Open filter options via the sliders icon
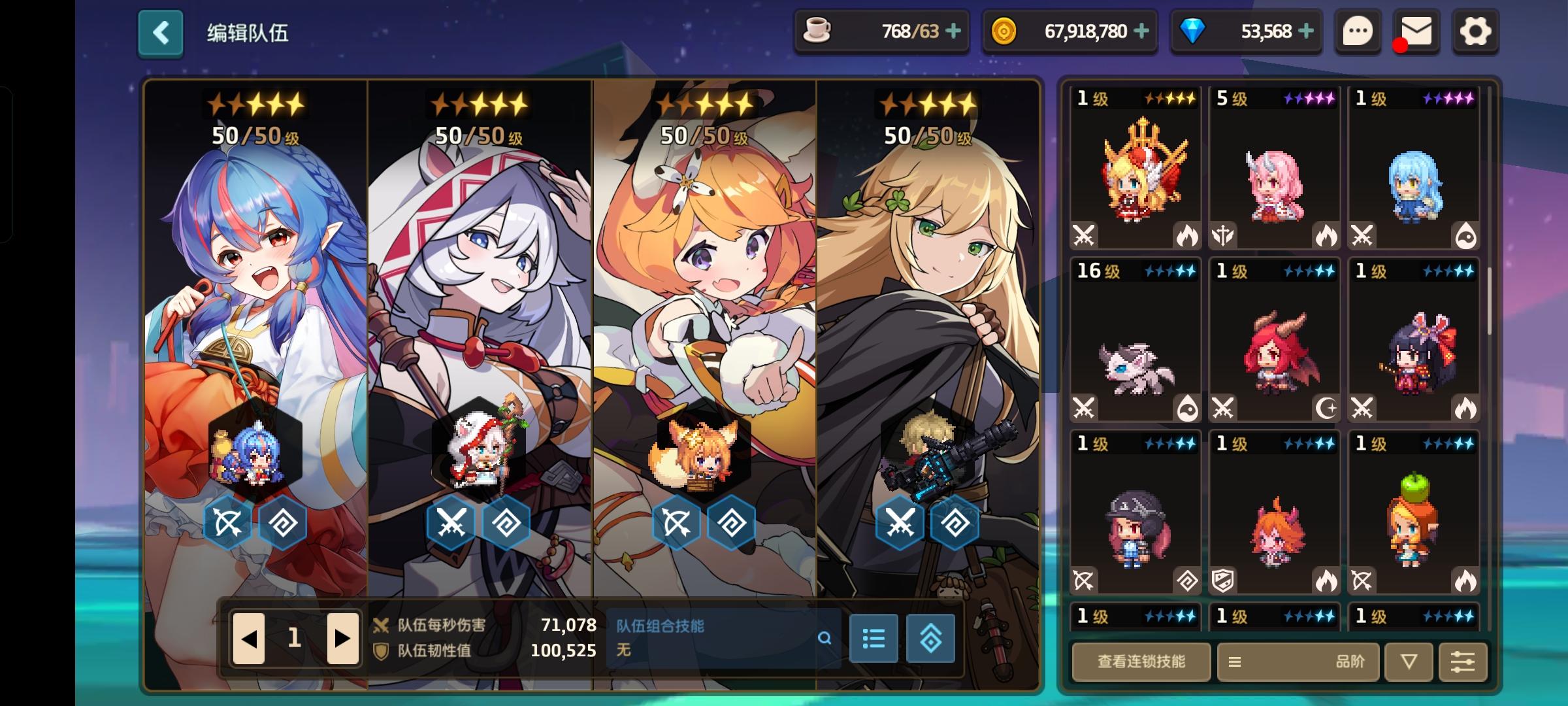 (1463, 662)
